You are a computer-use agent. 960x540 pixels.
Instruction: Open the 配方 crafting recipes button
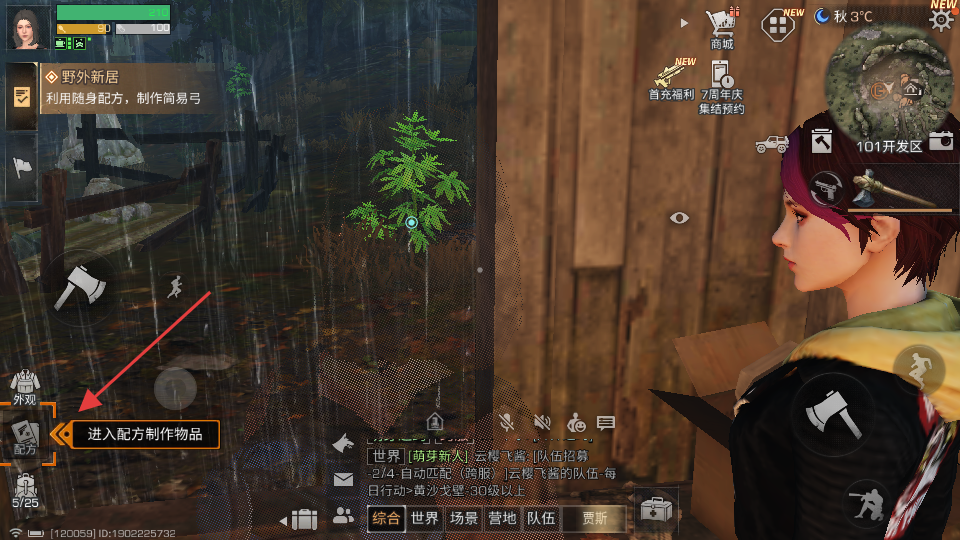point(24,437)
